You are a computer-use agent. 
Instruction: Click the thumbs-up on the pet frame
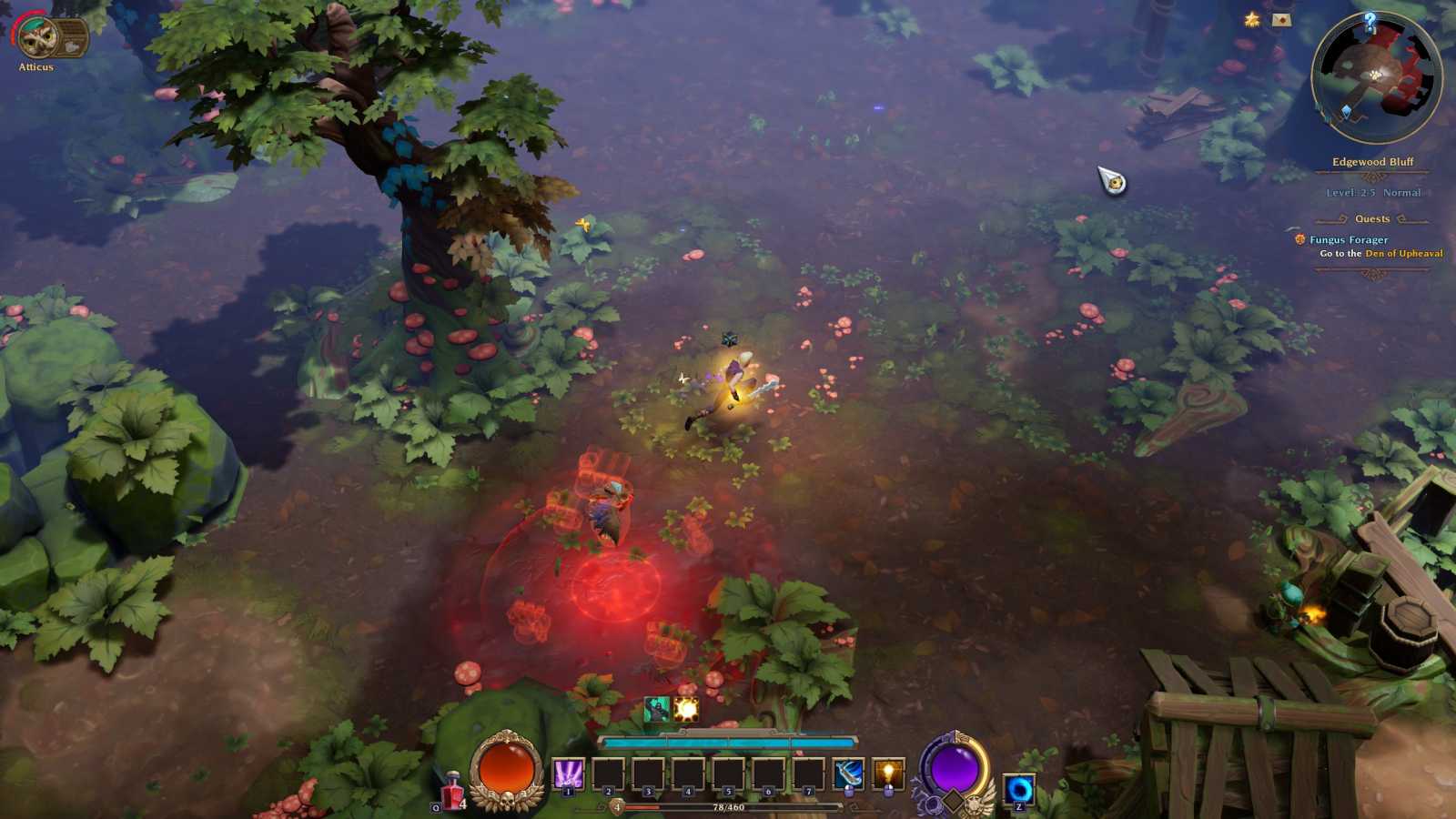coord(72,45)
